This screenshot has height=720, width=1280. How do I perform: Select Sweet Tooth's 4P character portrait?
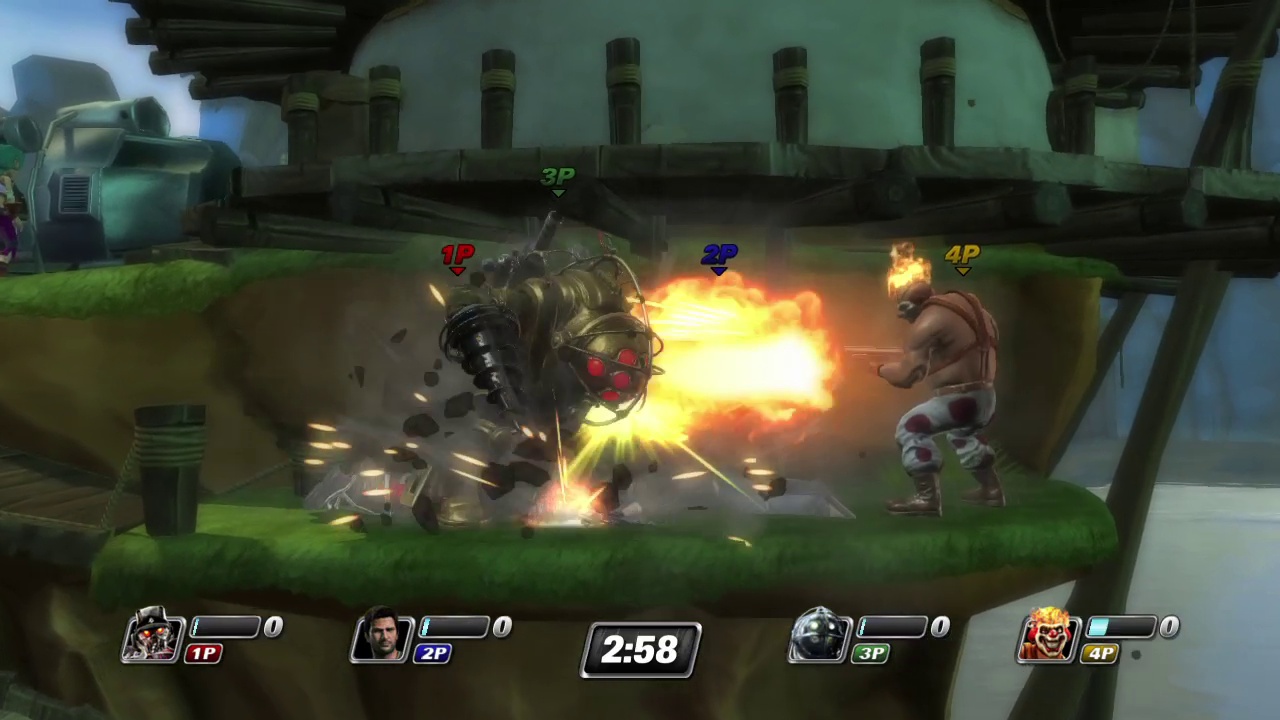[1048, 637]
